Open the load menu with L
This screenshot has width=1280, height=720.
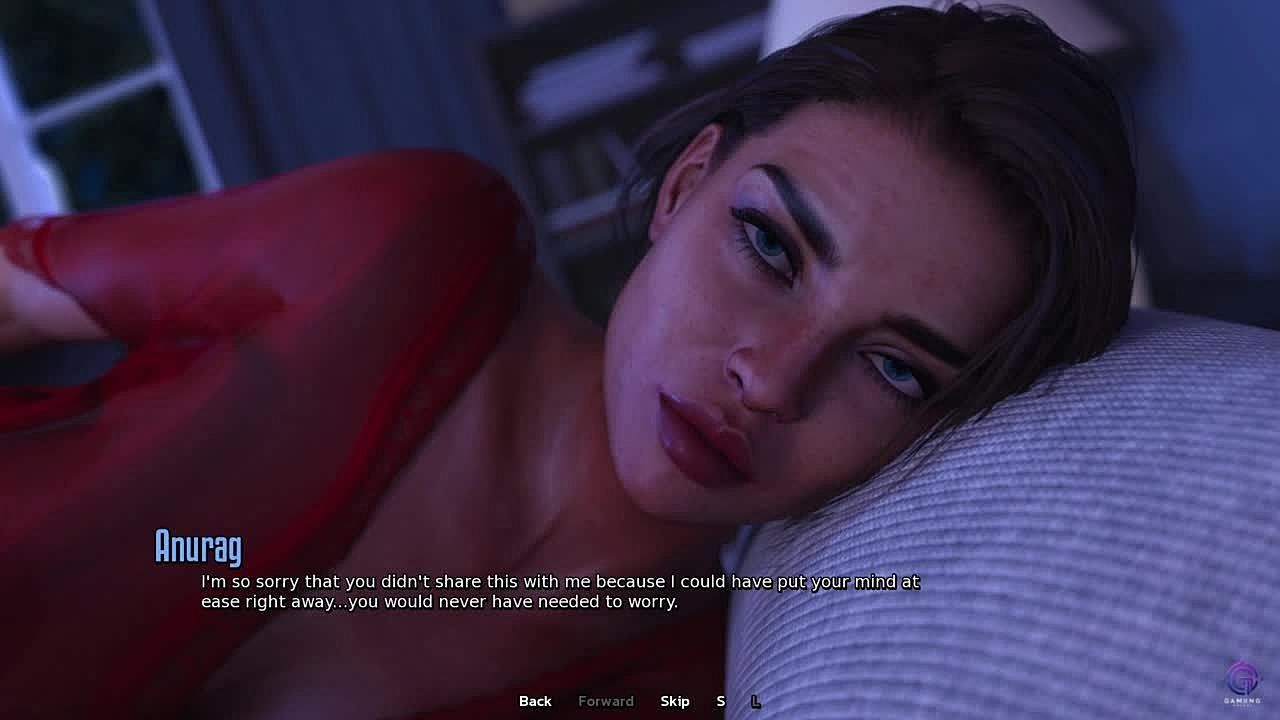point(756,701)
